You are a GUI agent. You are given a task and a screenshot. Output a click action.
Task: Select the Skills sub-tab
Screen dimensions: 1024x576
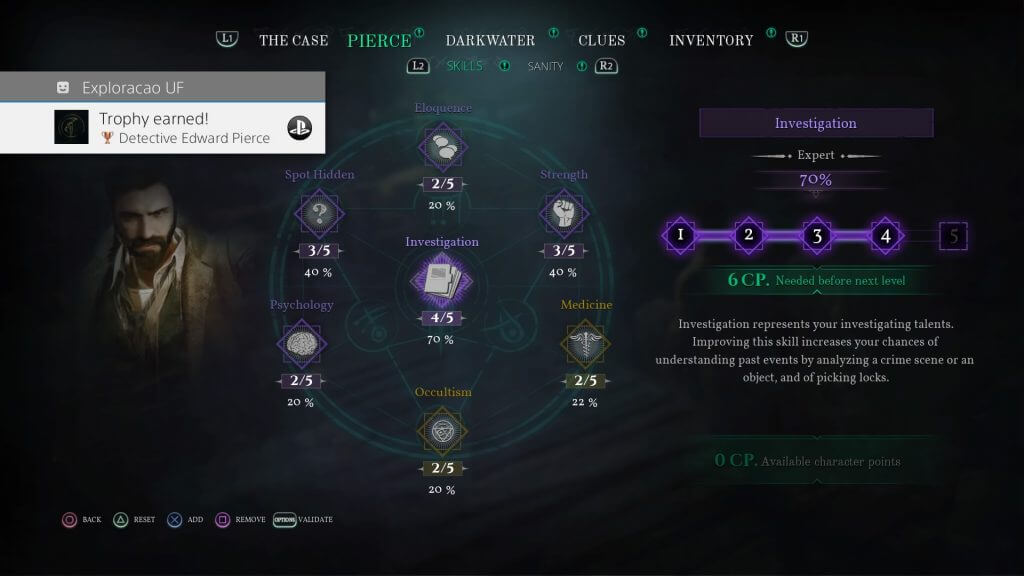(465, 66)
